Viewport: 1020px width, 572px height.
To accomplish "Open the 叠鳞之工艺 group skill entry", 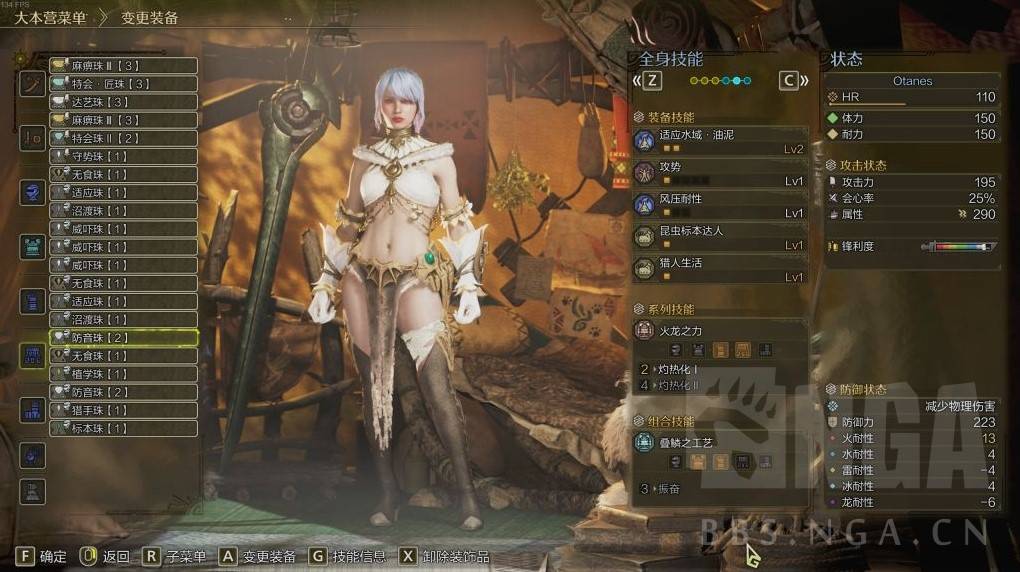I will click(720, 441).
